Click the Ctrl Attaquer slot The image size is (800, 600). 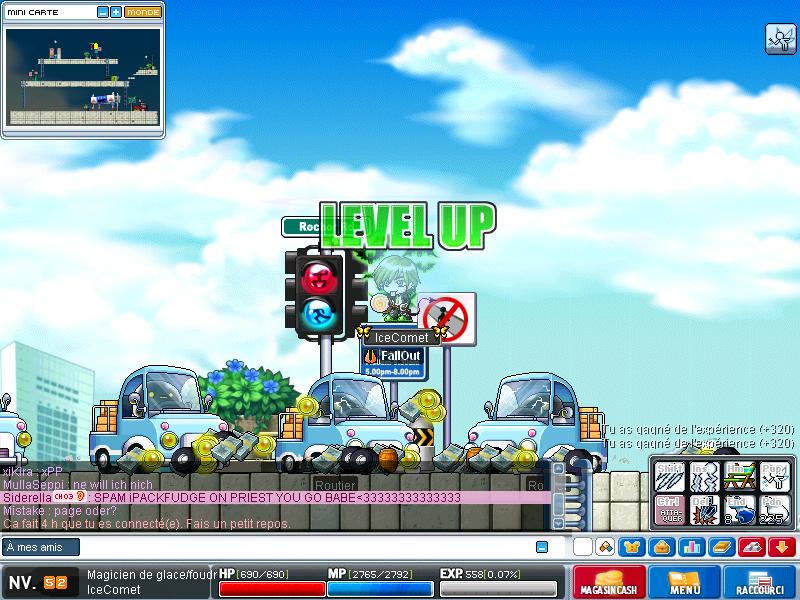click(668, 508)
